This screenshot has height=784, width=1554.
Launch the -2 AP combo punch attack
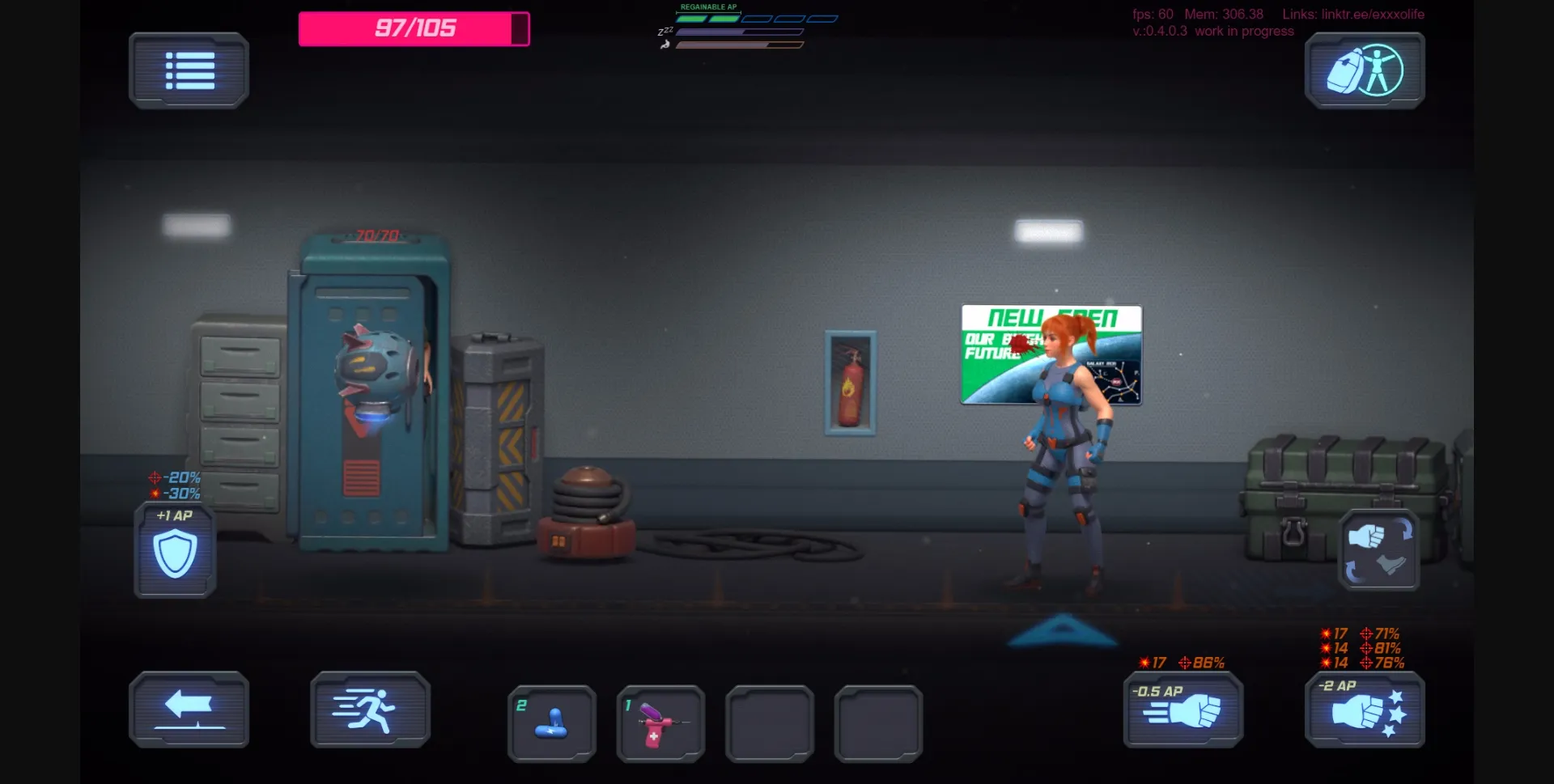coord(1363,712)
